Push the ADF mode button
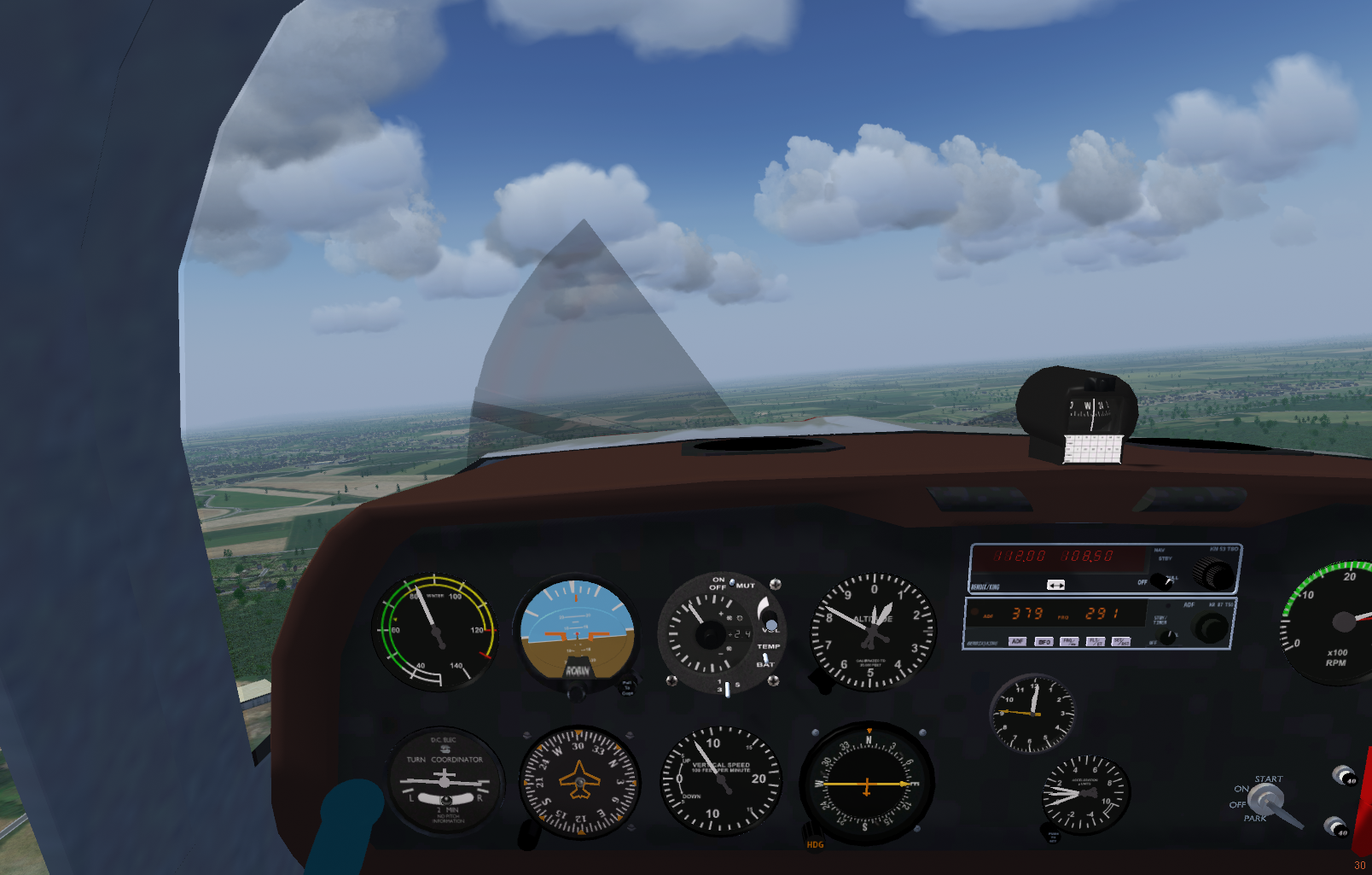Viewport: 1372px width, 875px height. [x=1017, y=641]
